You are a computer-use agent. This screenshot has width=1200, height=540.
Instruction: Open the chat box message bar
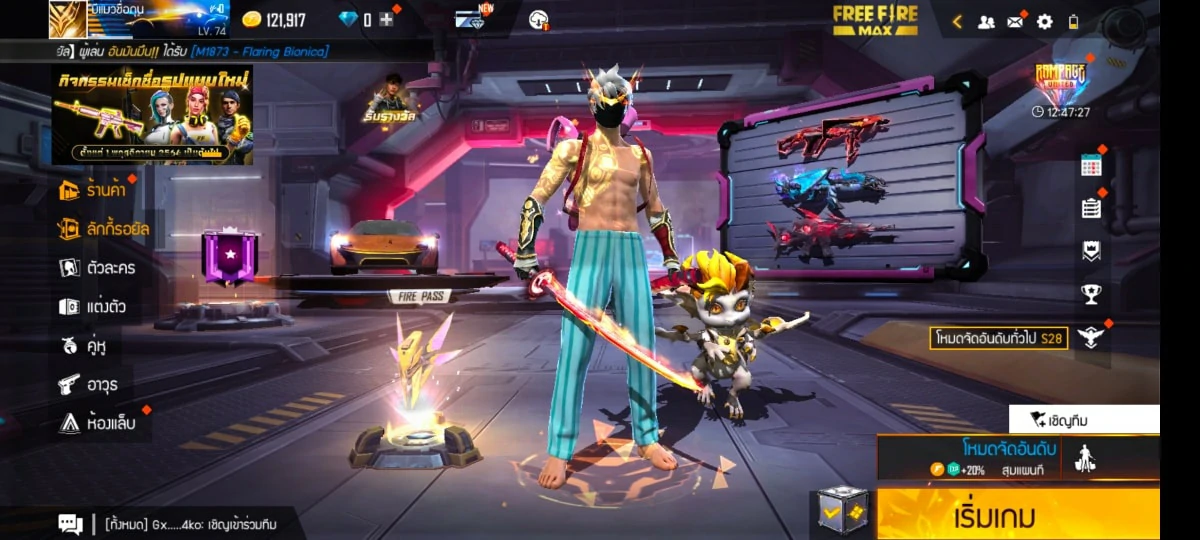180,523
